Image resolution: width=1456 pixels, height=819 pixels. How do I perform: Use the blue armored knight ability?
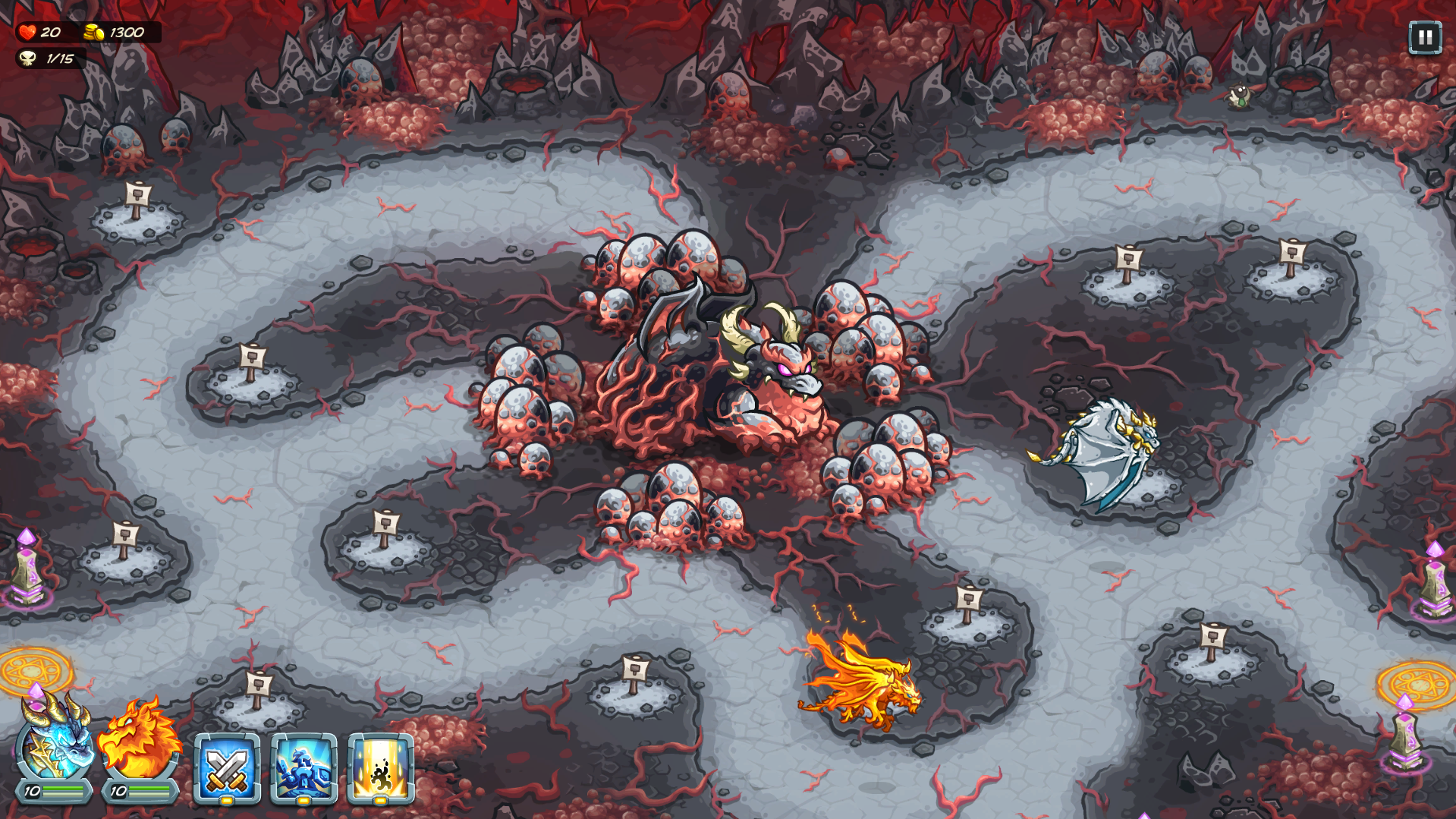[x=303, y=767]
